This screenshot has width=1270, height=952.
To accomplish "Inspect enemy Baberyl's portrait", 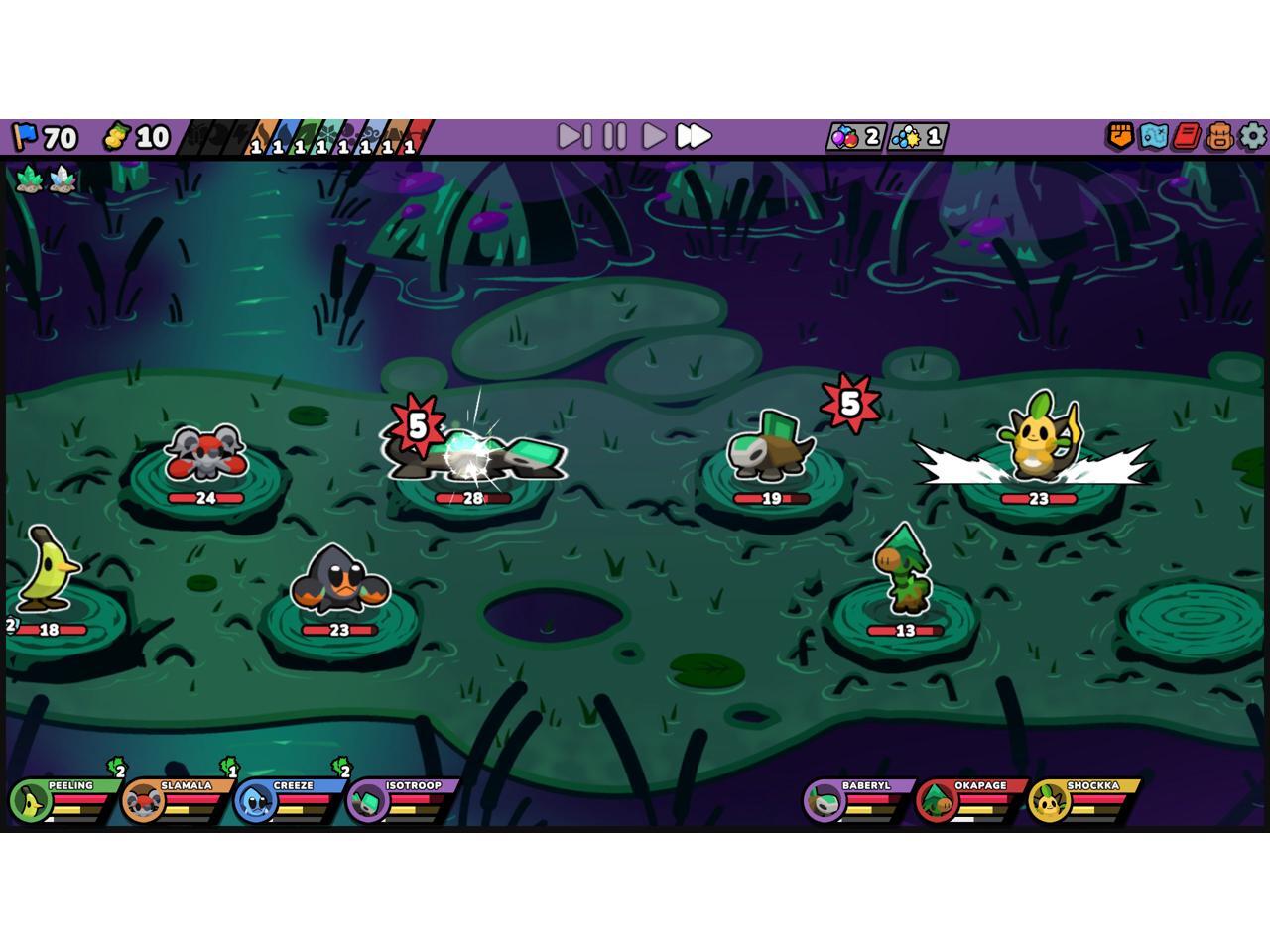I will (x=824, y=801).
